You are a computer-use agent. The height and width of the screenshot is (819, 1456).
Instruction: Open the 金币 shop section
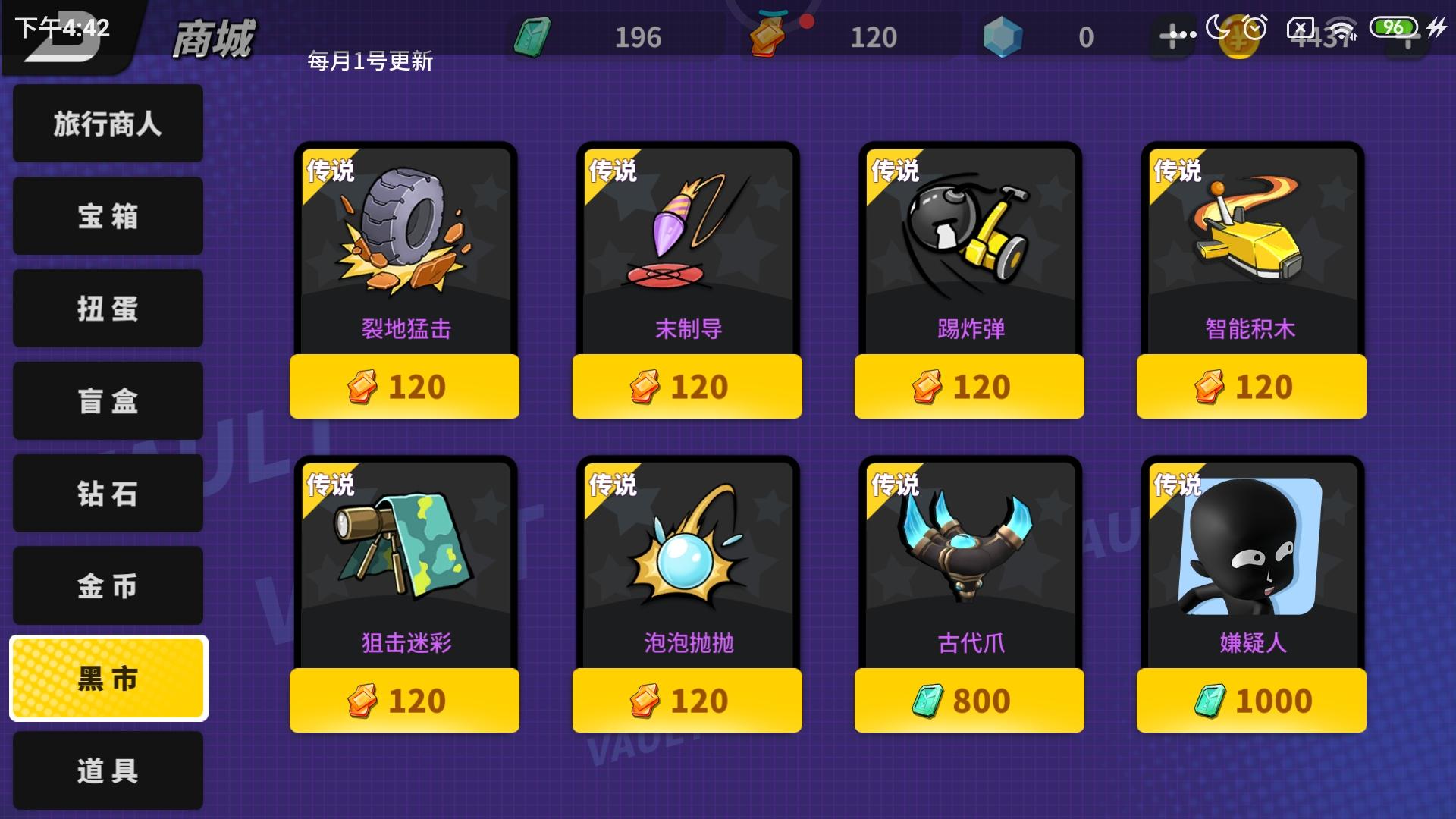[107, 585]
